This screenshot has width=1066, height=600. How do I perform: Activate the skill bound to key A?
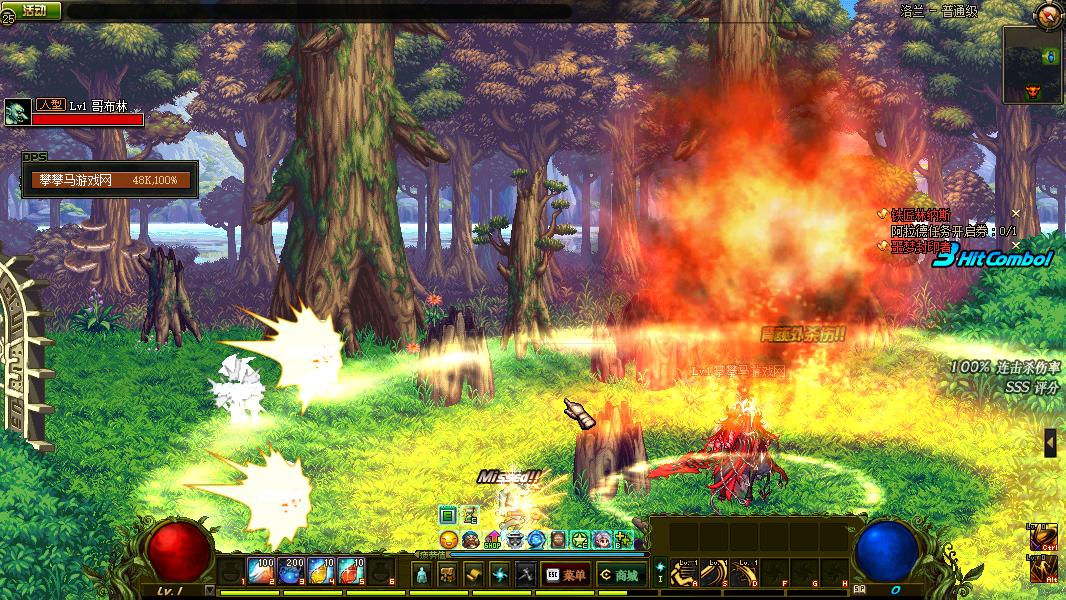pos(685,571)
